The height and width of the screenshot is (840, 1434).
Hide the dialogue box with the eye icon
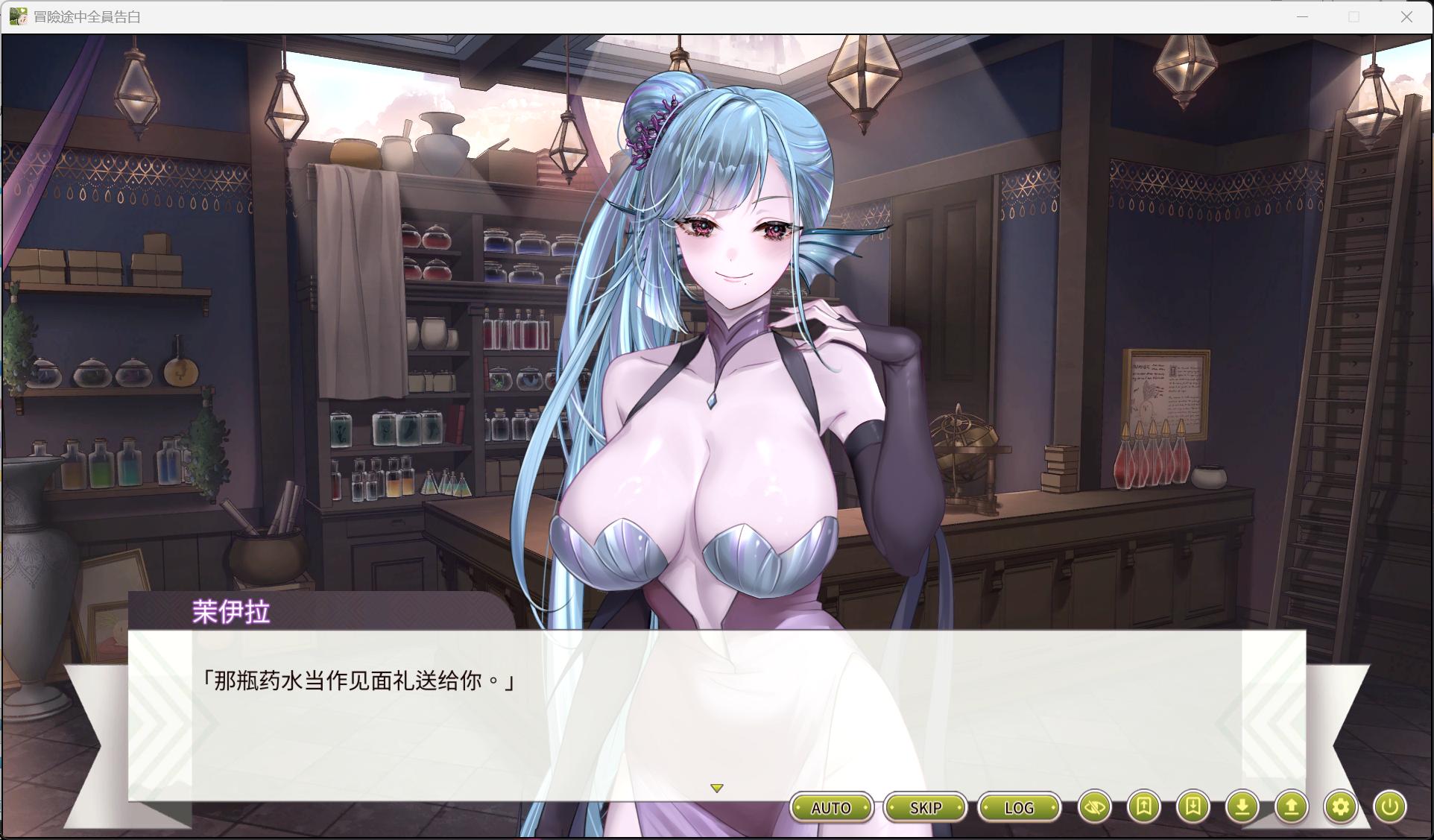click(x=1095, y=807)
